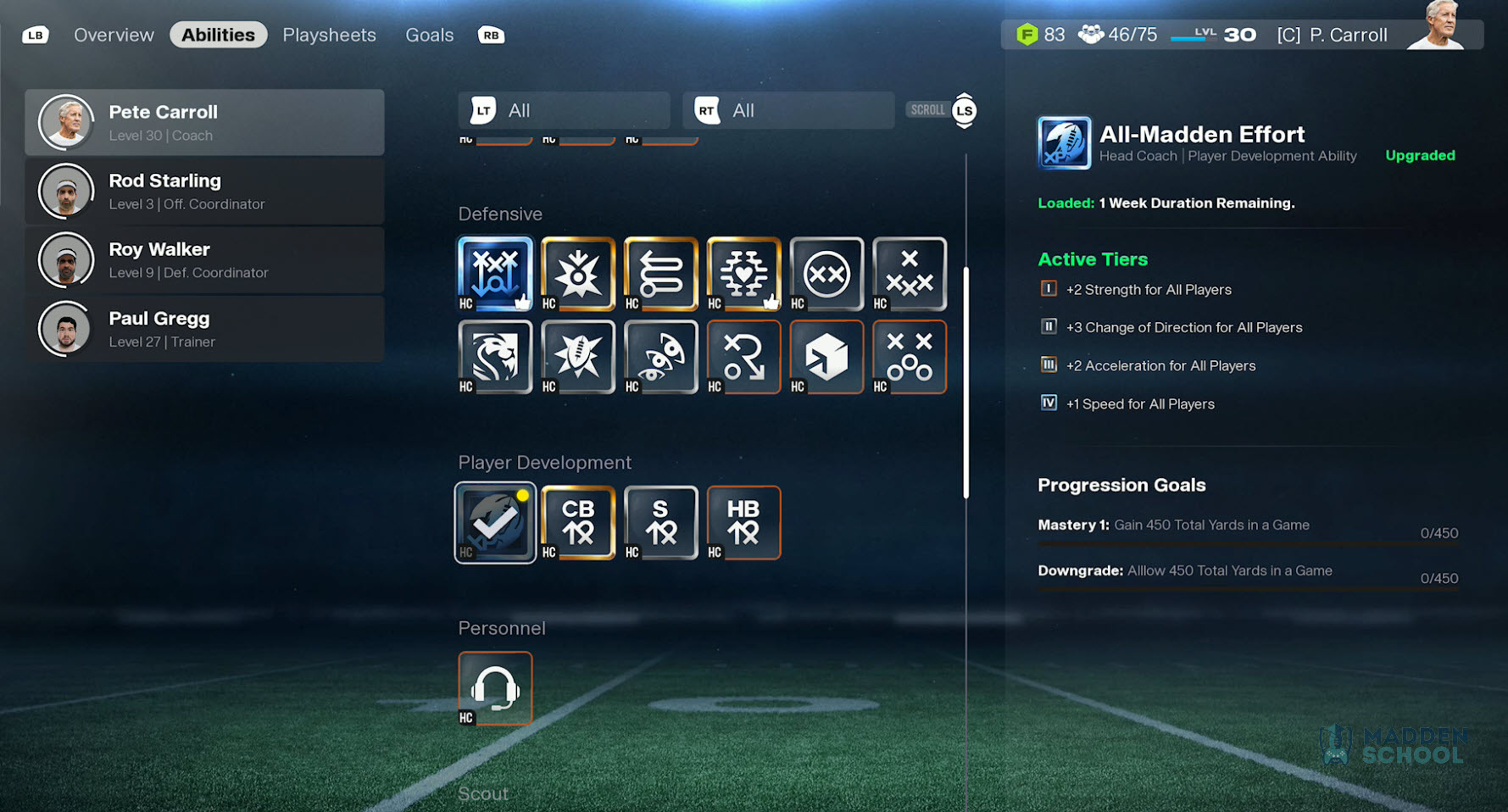1508x812 pixels.
Task: Open the checkmark player development ability
Action: (495, 522)
